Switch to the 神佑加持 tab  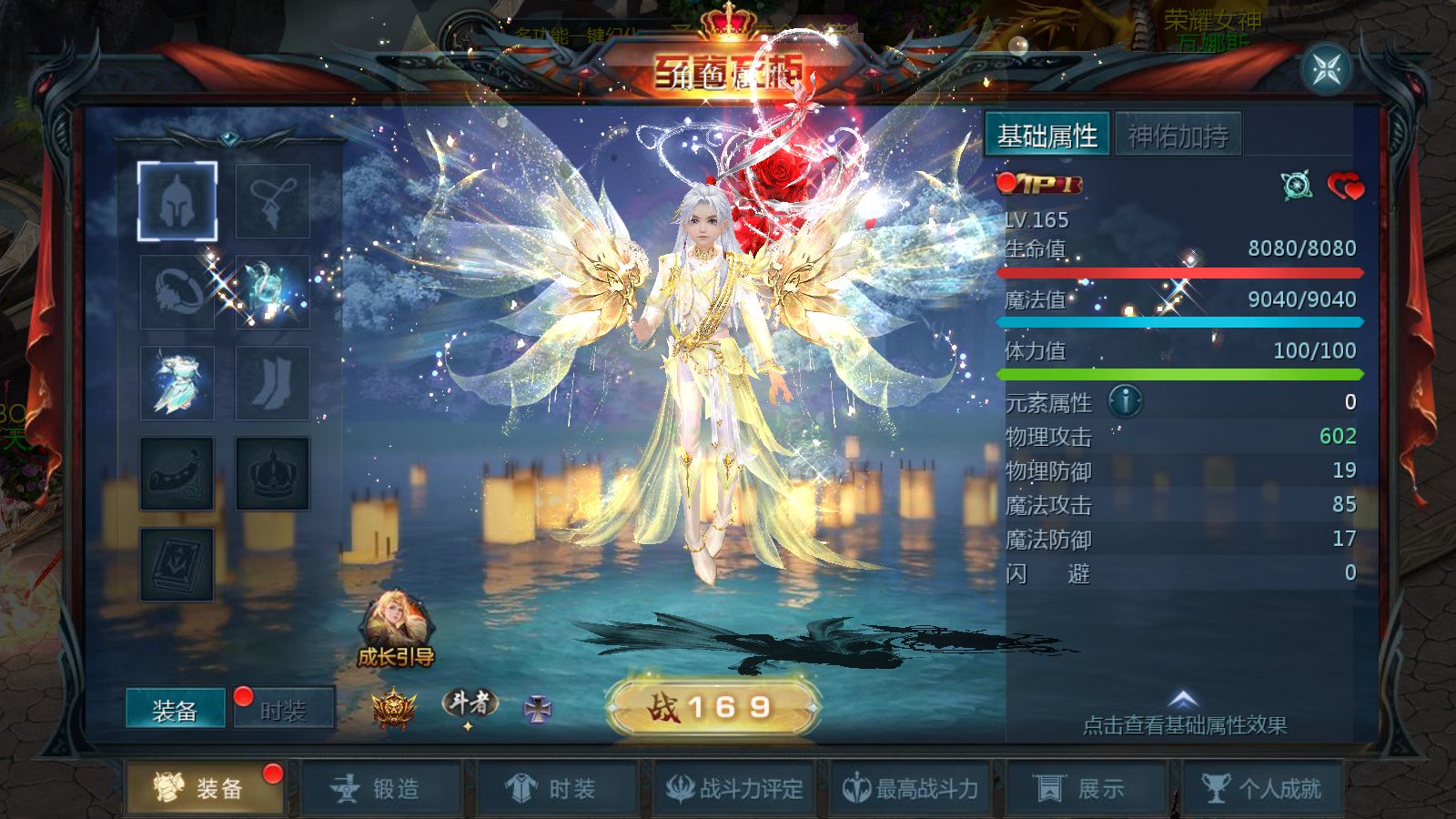(x=1178, y=136)
